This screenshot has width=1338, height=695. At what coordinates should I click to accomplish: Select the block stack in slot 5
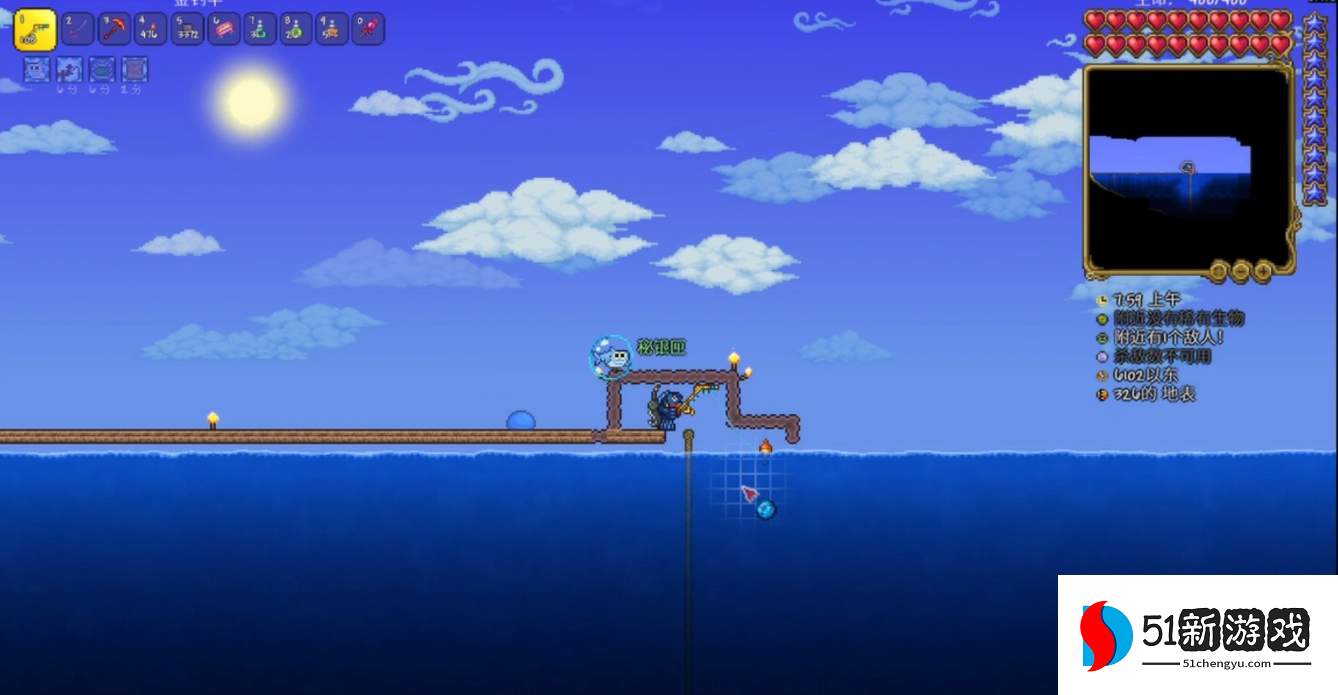point(187,29)
